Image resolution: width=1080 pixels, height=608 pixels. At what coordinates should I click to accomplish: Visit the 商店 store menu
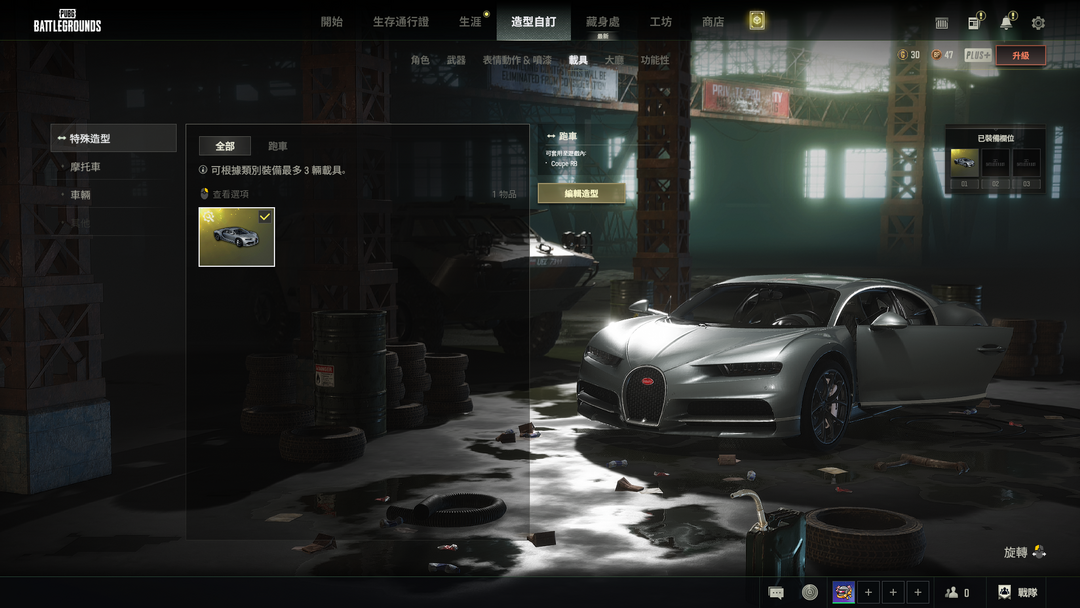point(713,22)
